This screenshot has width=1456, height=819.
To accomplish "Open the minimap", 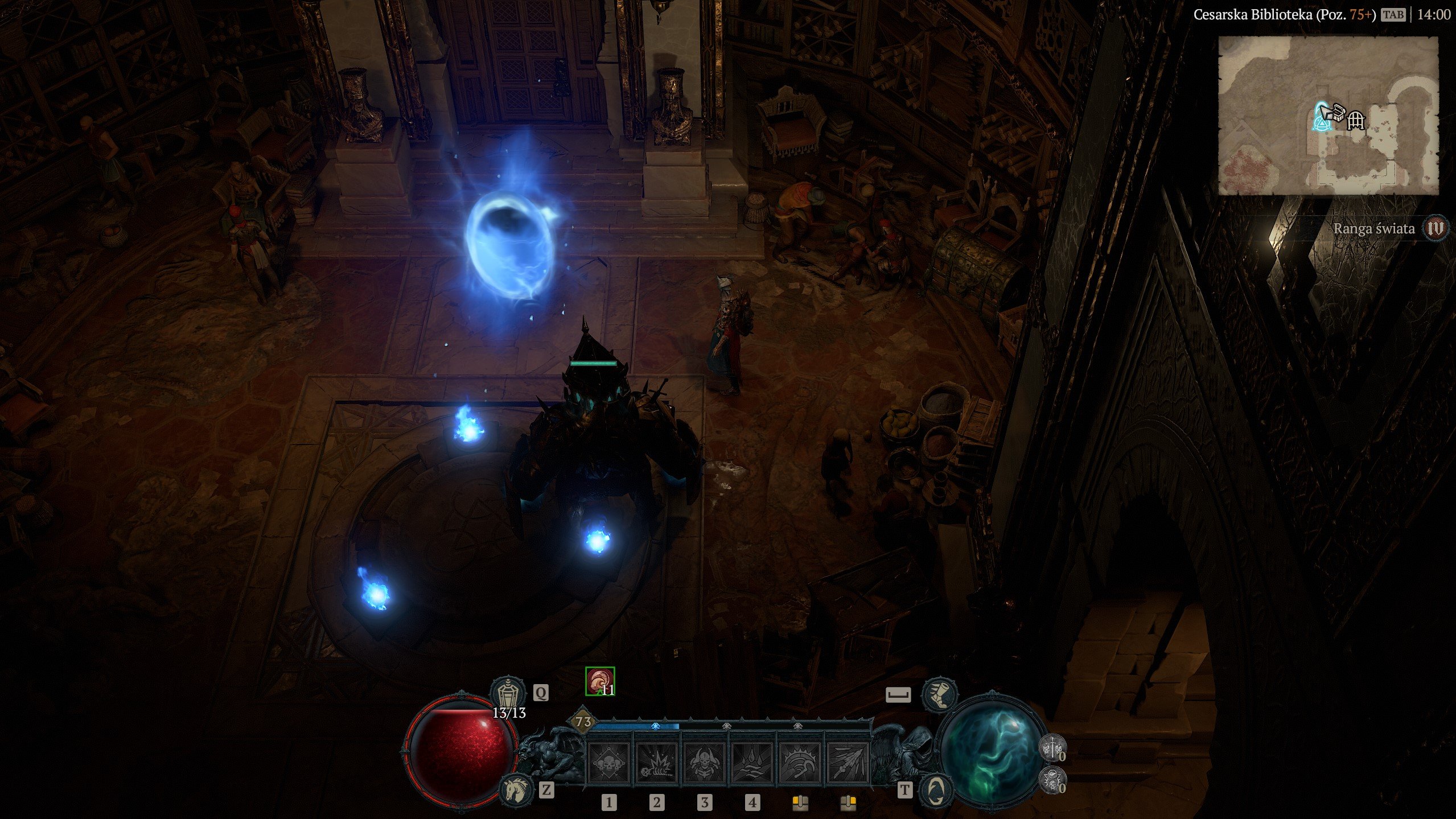I will [1328, 116].
